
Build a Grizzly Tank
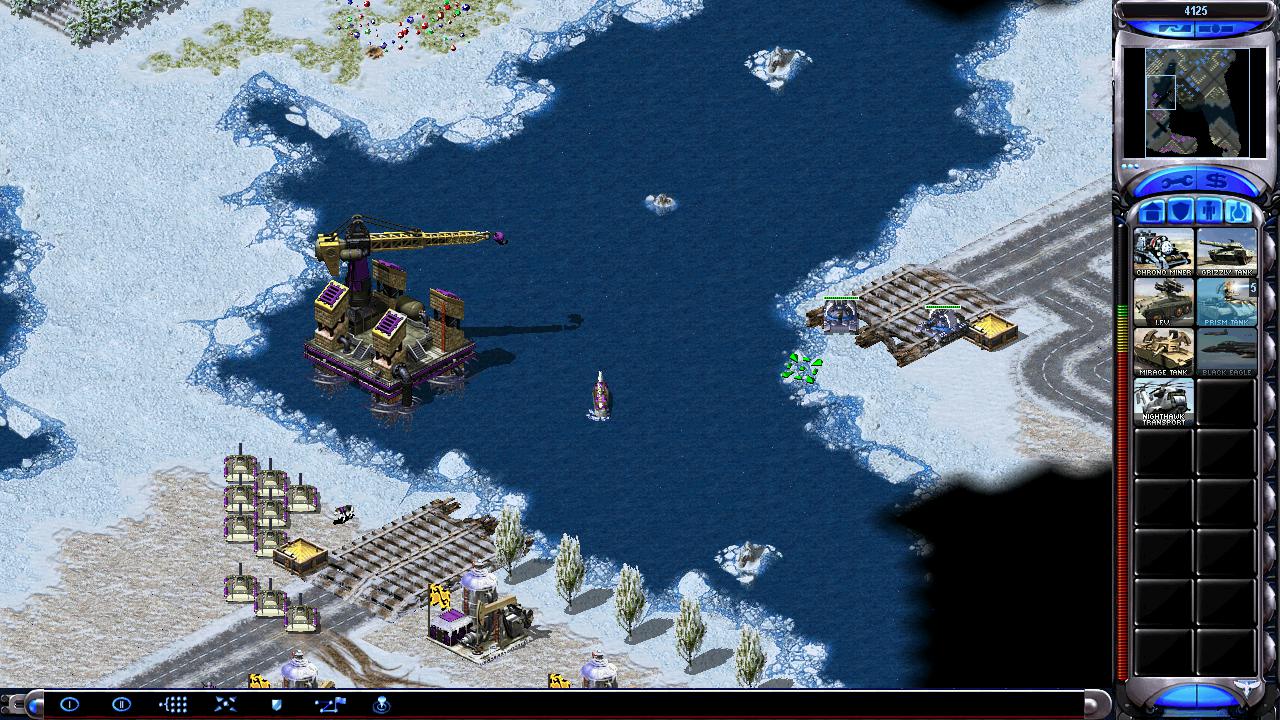tap(1227, 252)
